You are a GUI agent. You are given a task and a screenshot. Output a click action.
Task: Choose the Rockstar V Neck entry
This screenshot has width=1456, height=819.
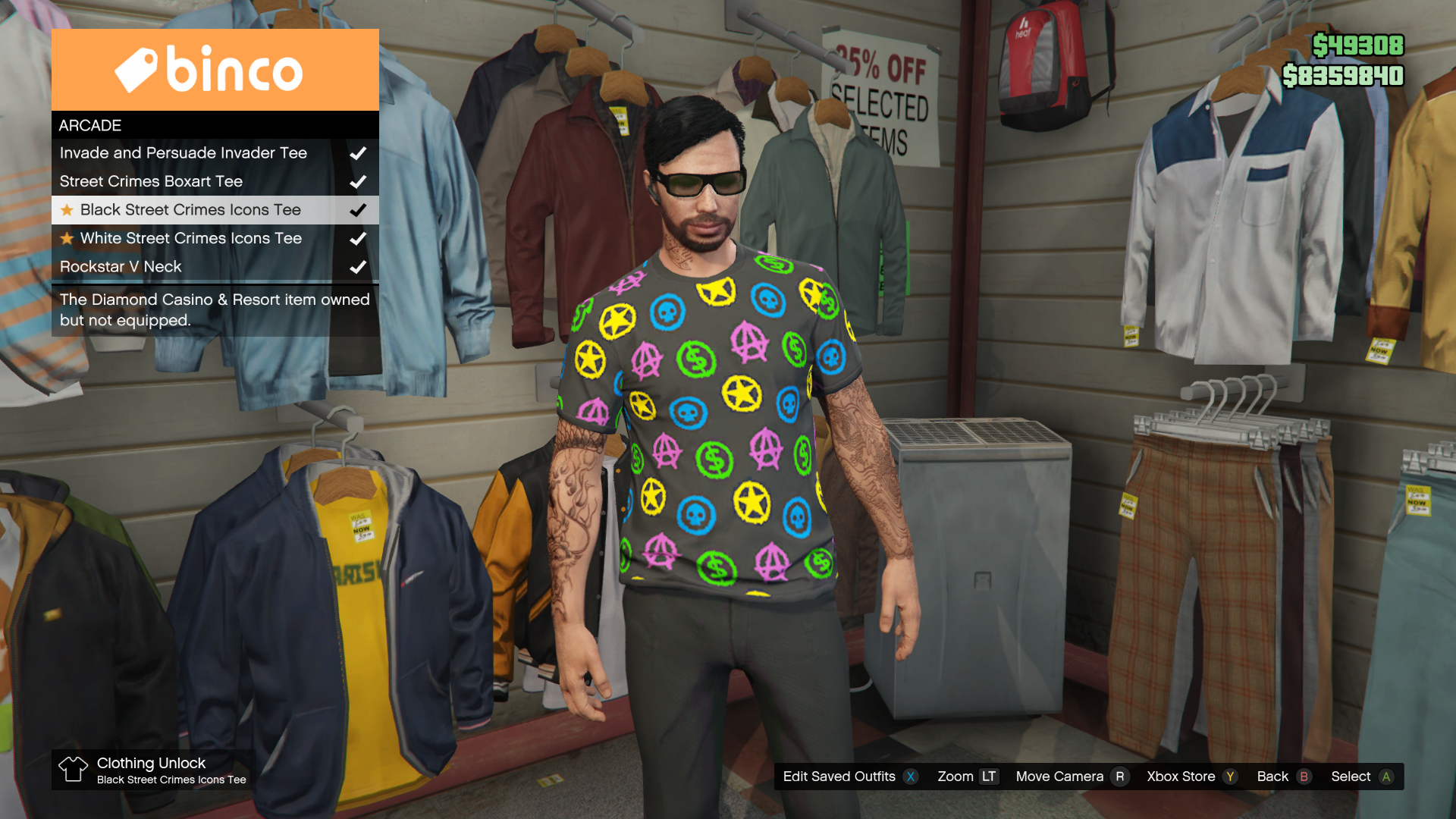click(121, 267)
